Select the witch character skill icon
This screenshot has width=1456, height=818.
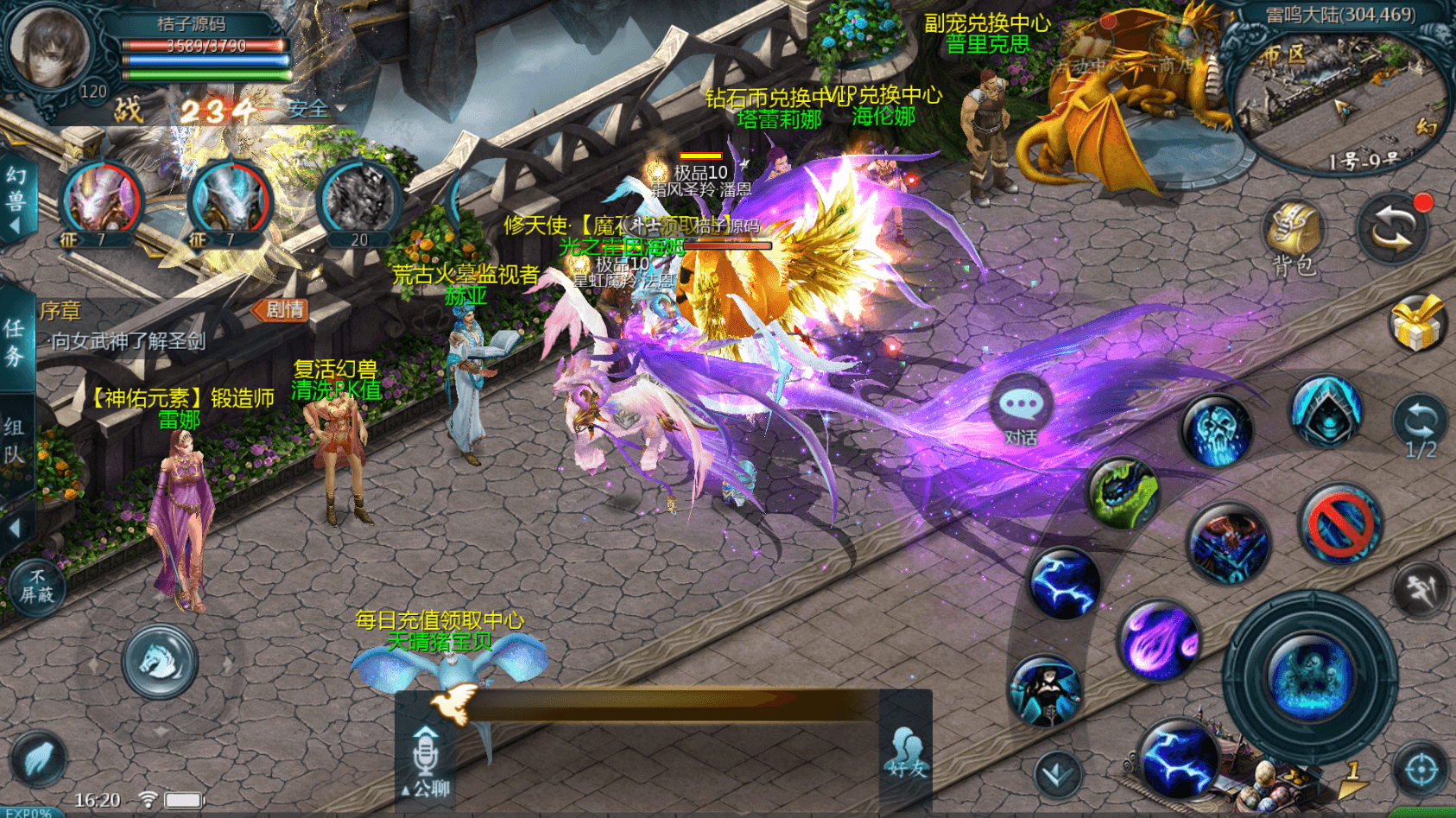pos(1045,691)
